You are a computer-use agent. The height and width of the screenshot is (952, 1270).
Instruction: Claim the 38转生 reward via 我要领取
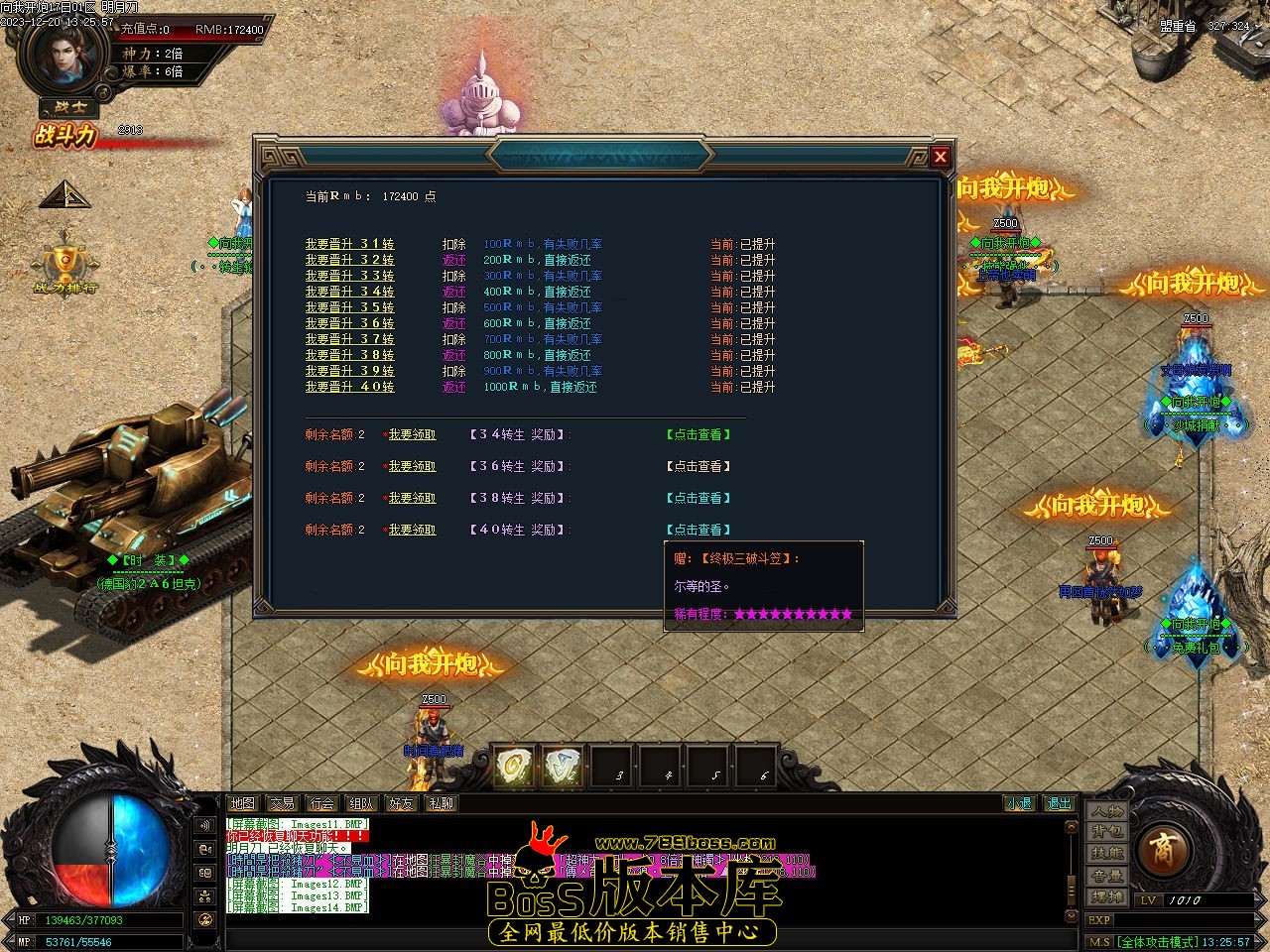coord(412,498)
